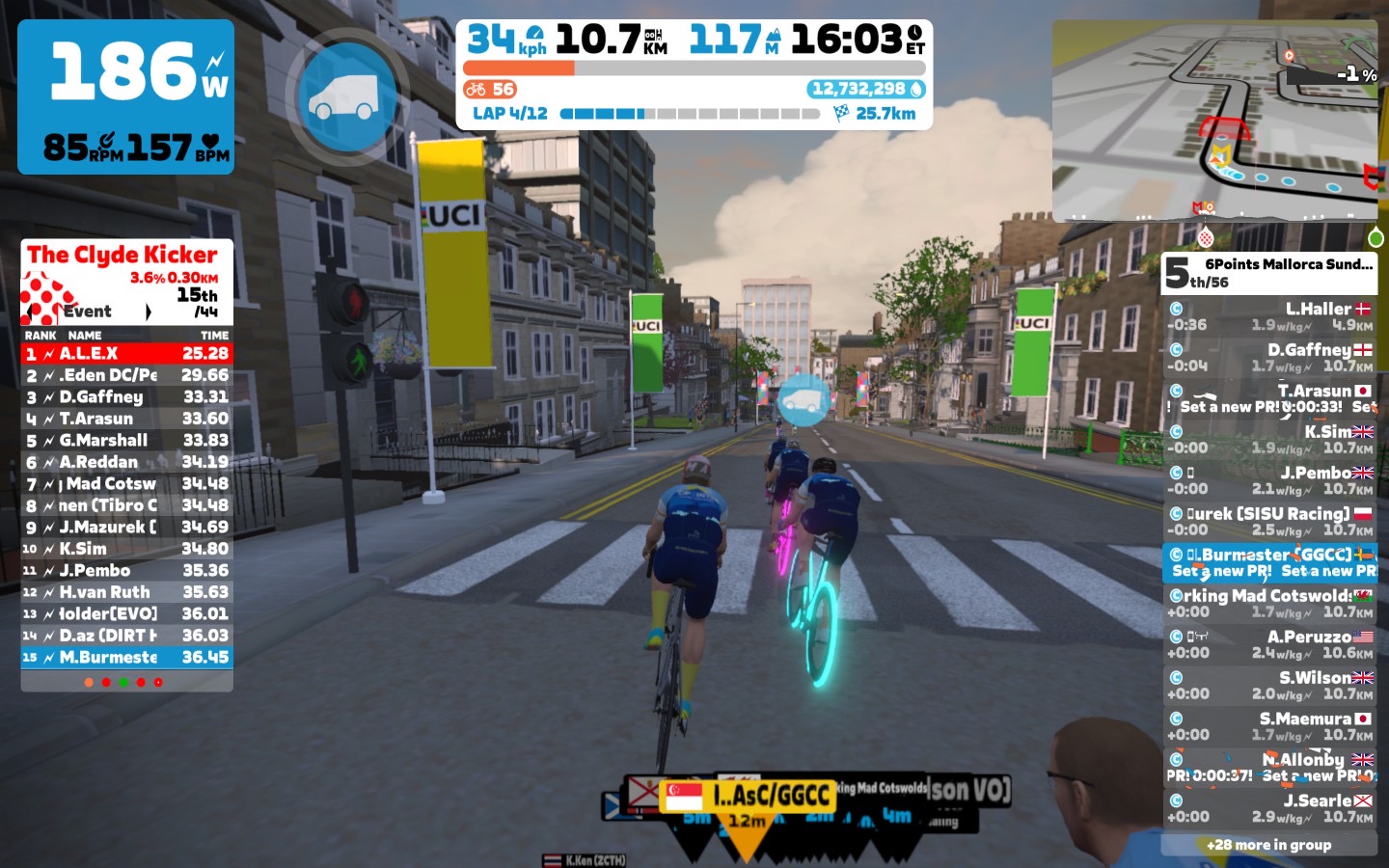The image size is (1389, 868).
Task: Select S.Wilson in the nearby riders list
Action: click(x=1269, y=686)
